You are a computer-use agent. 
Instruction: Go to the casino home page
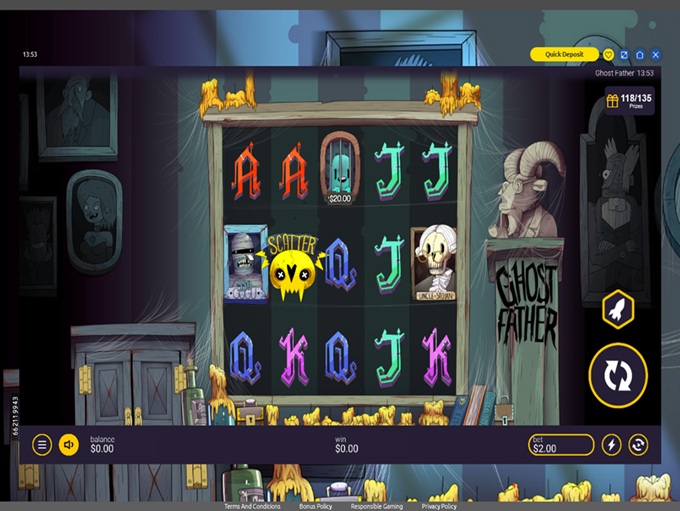coord(640,54)
